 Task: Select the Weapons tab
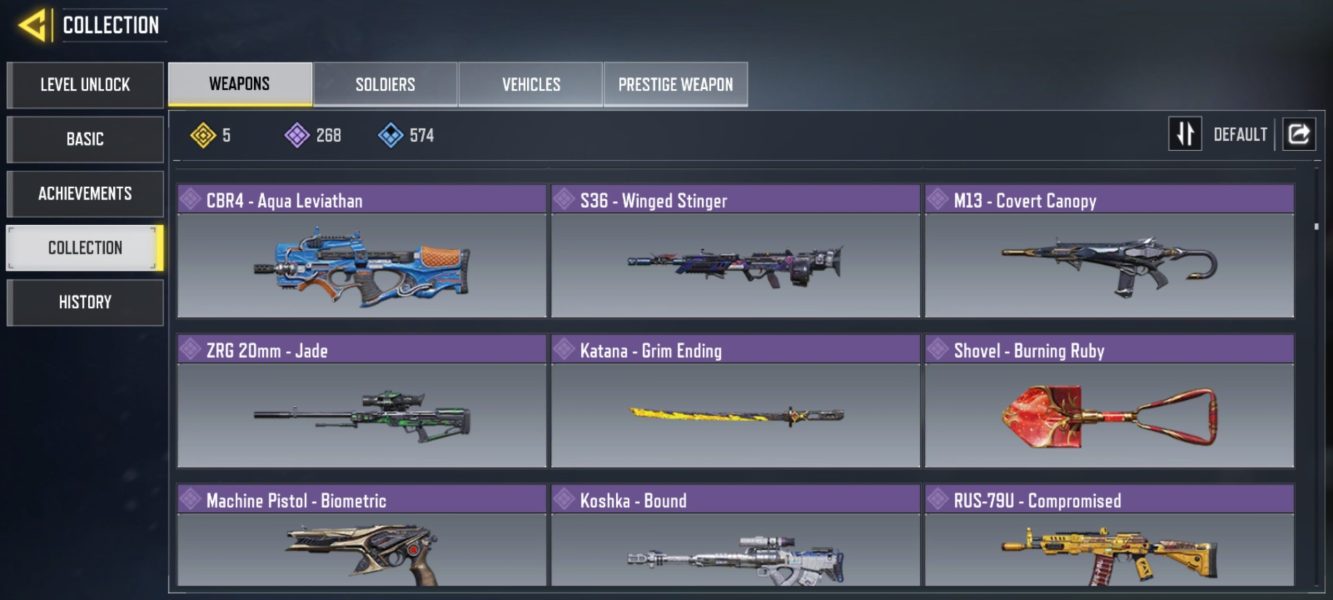pyautogui.click(x=239, y=84)
